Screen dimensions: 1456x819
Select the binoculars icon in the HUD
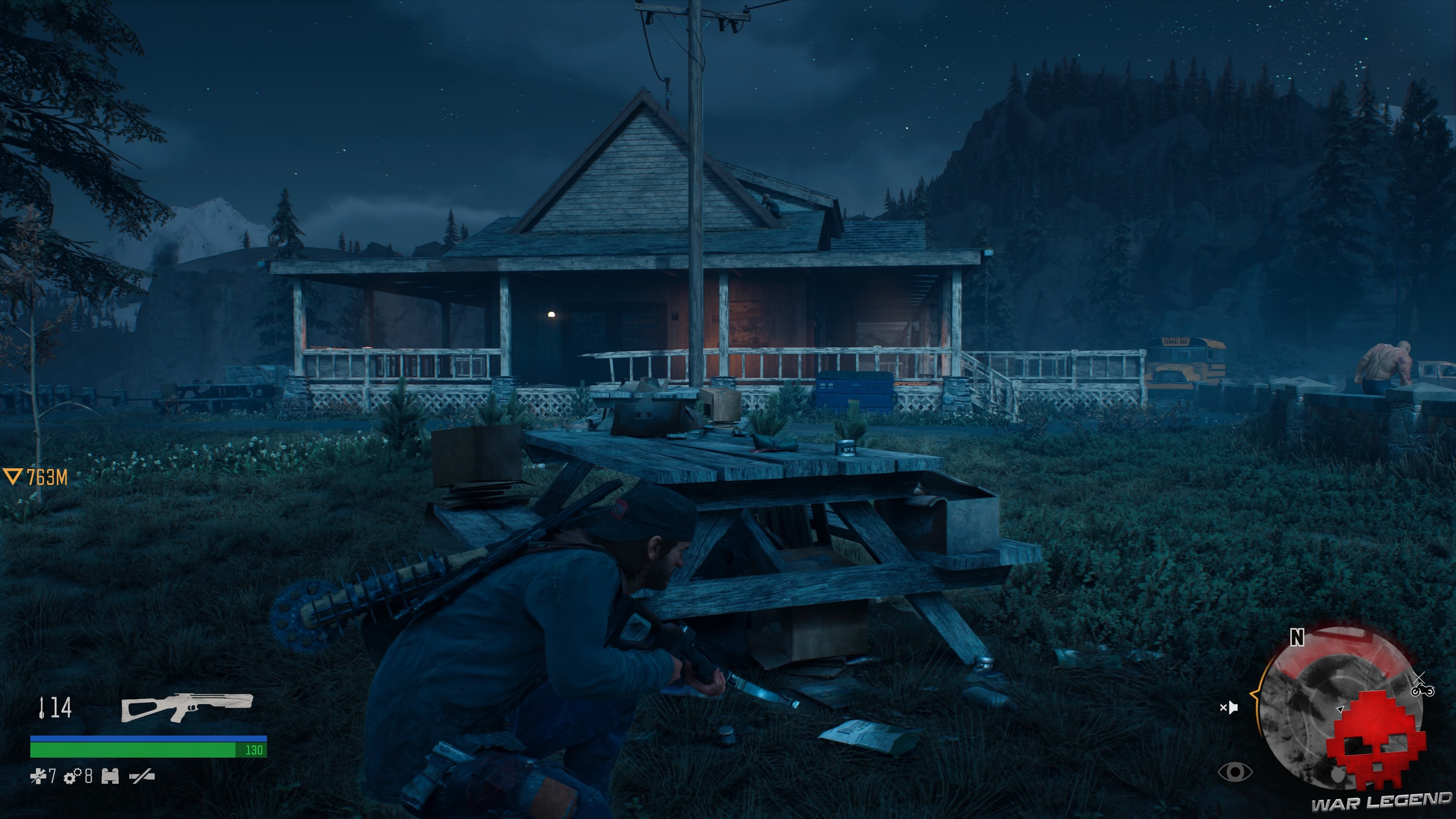[110, 777]
